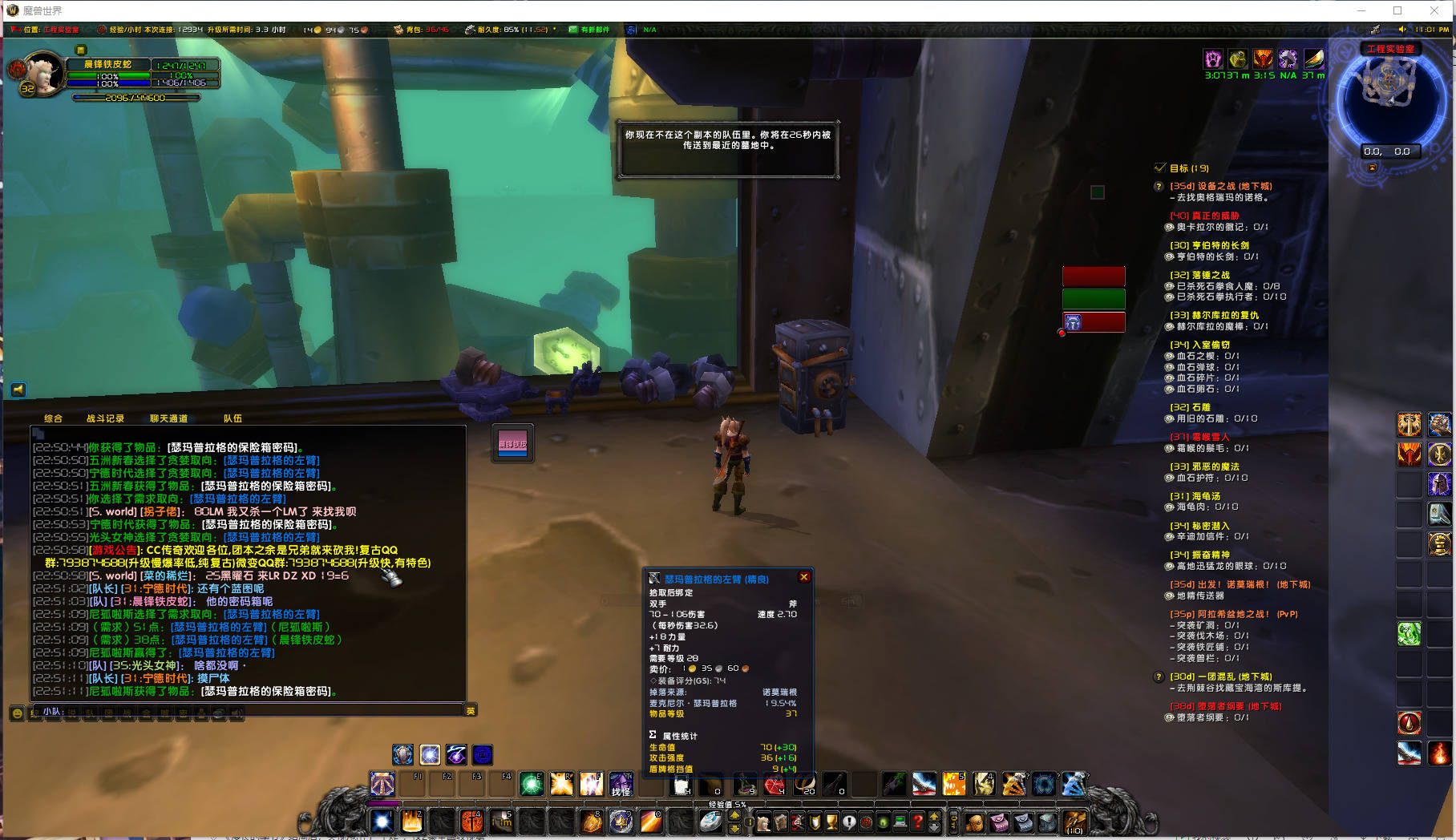Expand the 设备之战 quest question-mark
The width and height of the screenshot is (1456, 840).
1158,186
